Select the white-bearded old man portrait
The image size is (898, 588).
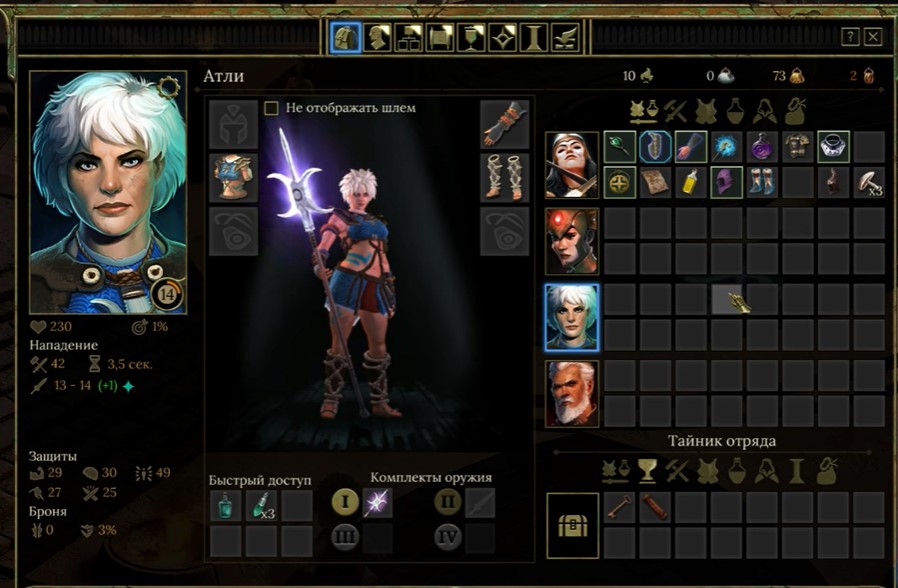(x=572, y=393)
